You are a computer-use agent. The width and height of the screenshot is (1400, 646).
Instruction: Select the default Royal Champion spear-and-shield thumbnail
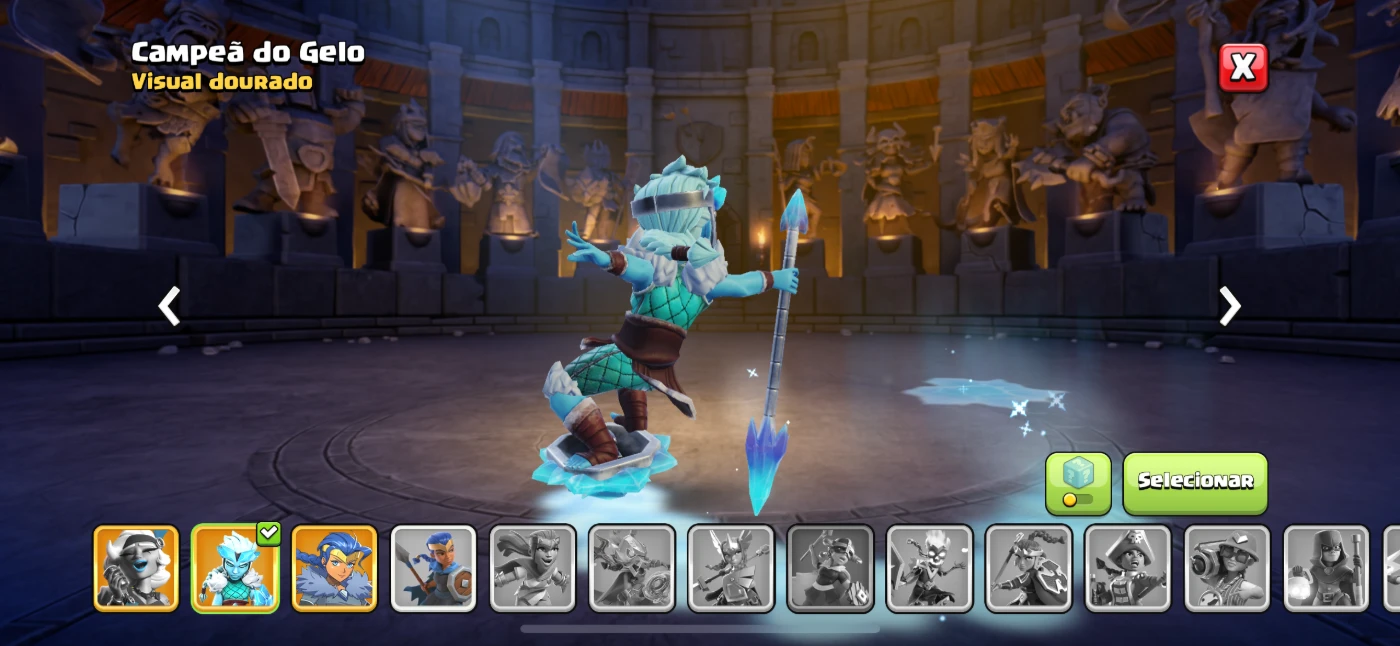tap(433, 567)
